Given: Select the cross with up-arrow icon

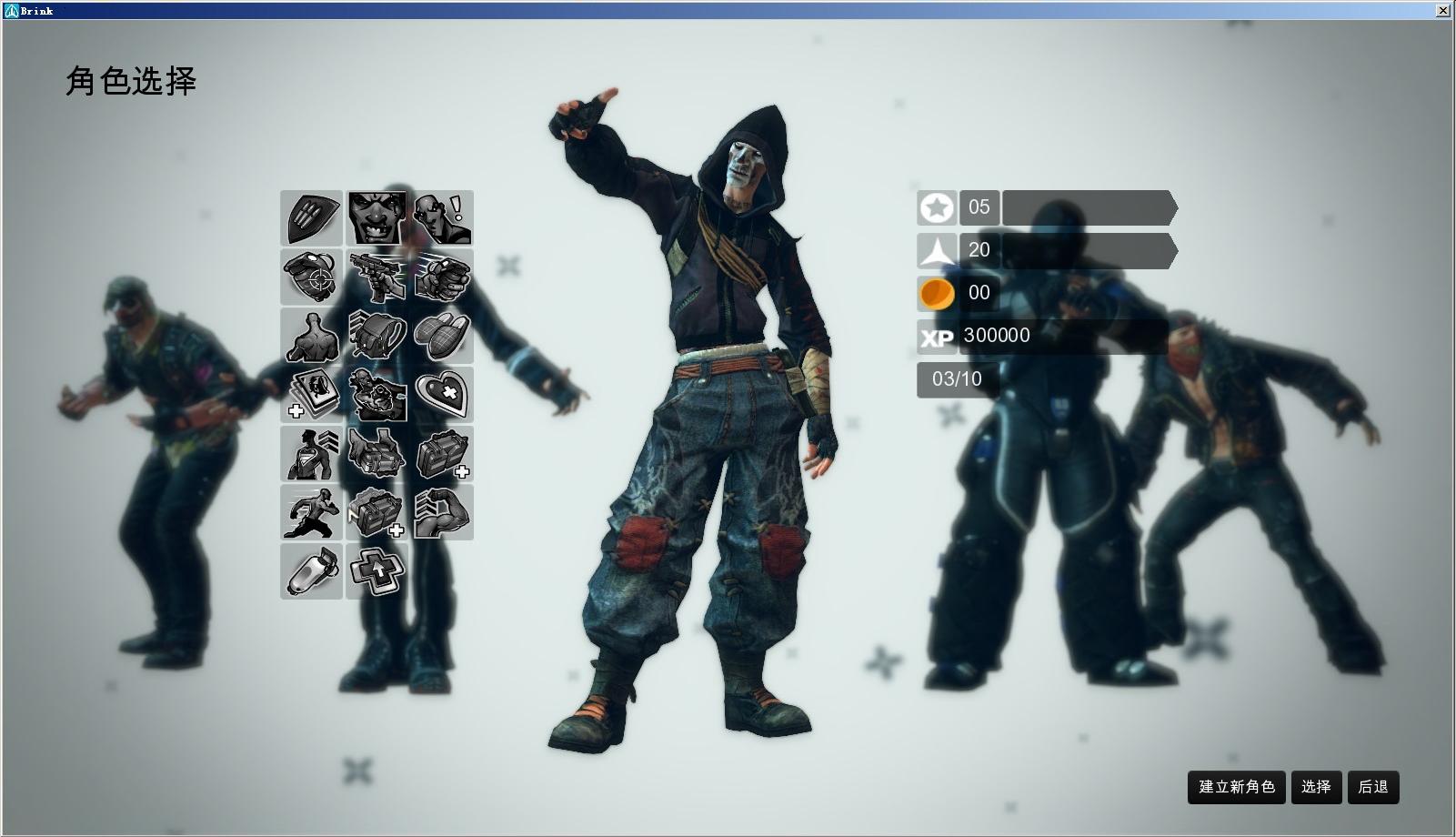Looking at the screenshot, I should tap(377, 571).
